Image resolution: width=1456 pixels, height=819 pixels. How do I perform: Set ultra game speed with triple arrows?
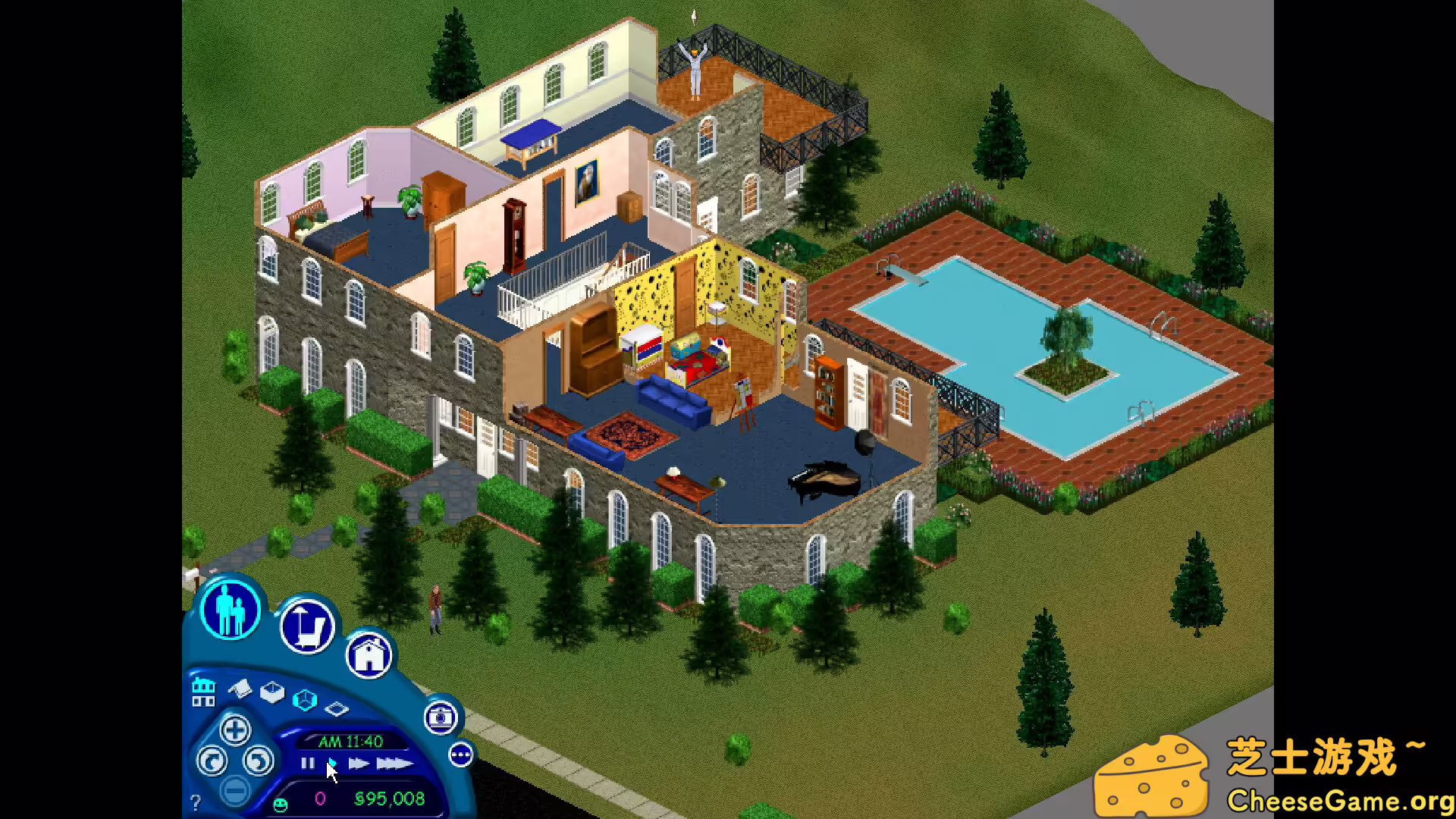[393, 764]
